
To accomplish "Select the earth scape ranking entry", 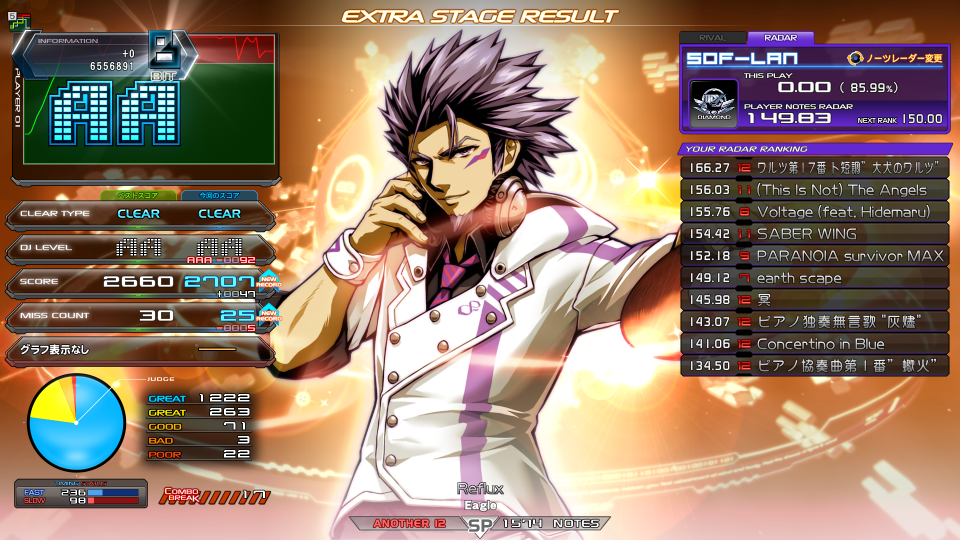I will pos(814,278).
